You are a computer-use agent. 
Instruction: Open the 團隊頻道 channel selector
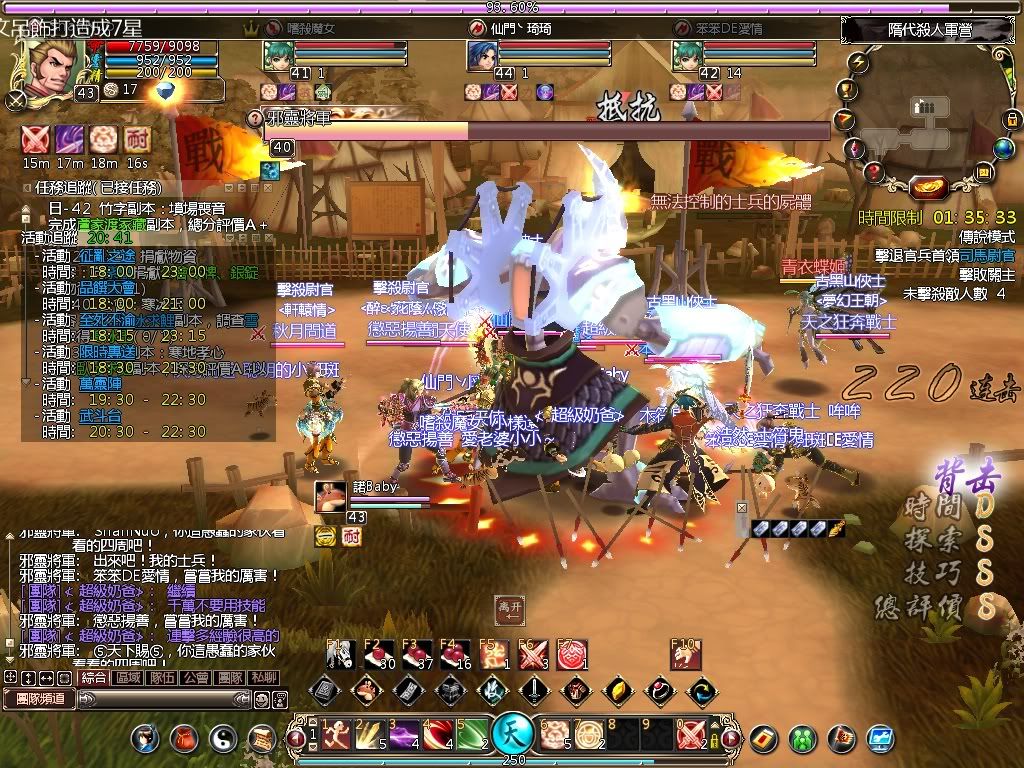pyautogui.click(x=40, y=698)
